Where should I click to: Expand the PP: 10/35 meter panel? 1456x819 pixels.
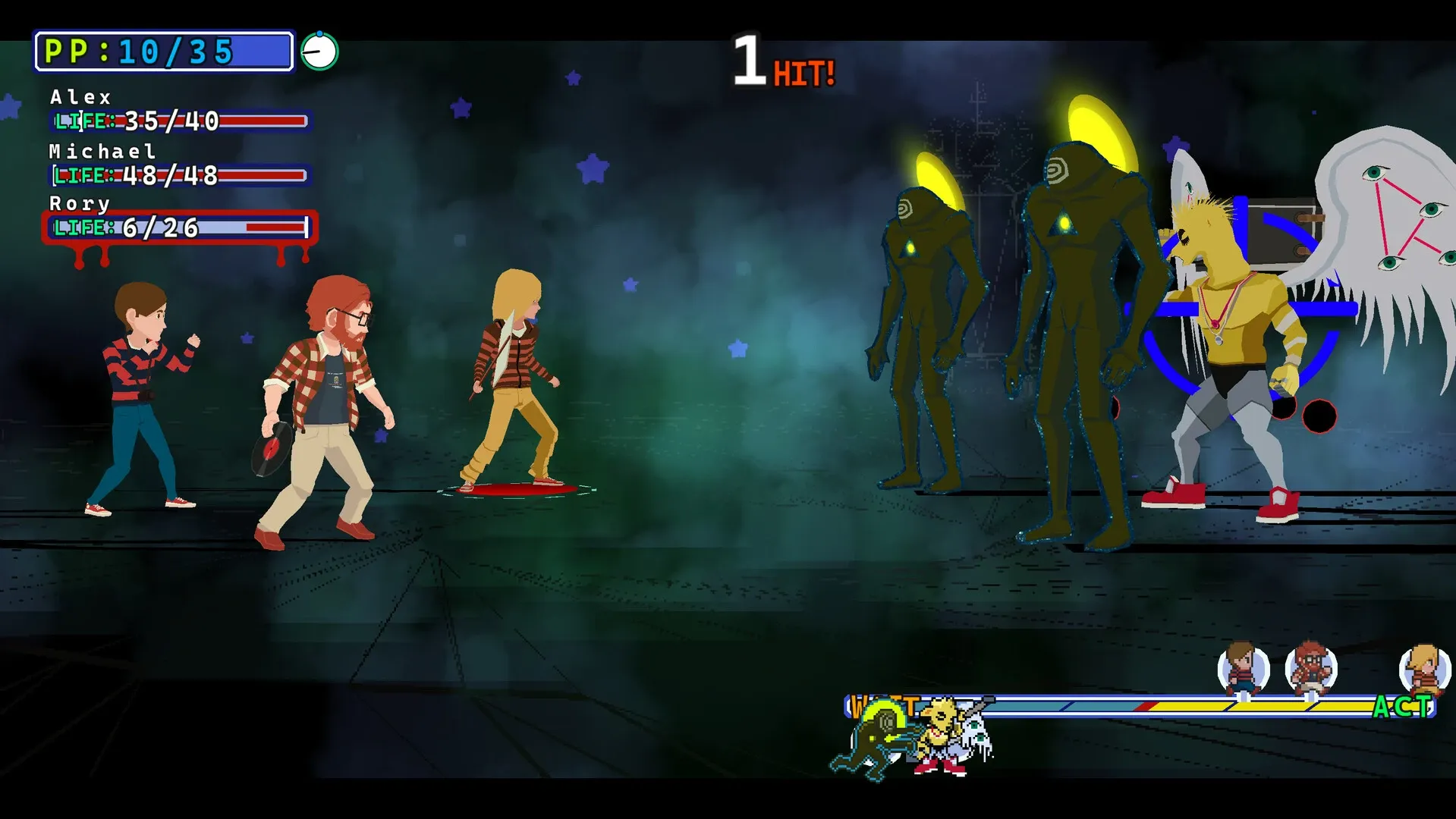(x=162, y=52)
